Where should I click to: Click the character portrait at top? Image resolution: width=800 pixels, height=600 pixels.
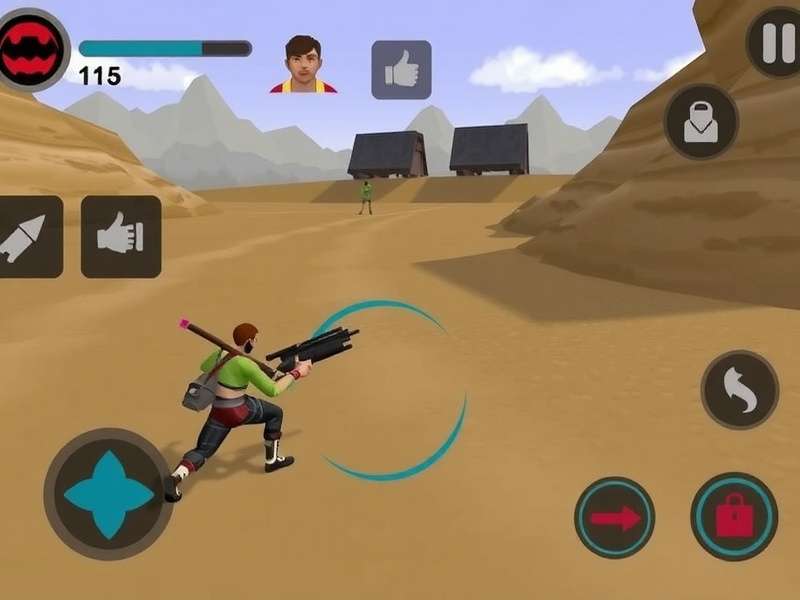[x=303, y=65]
